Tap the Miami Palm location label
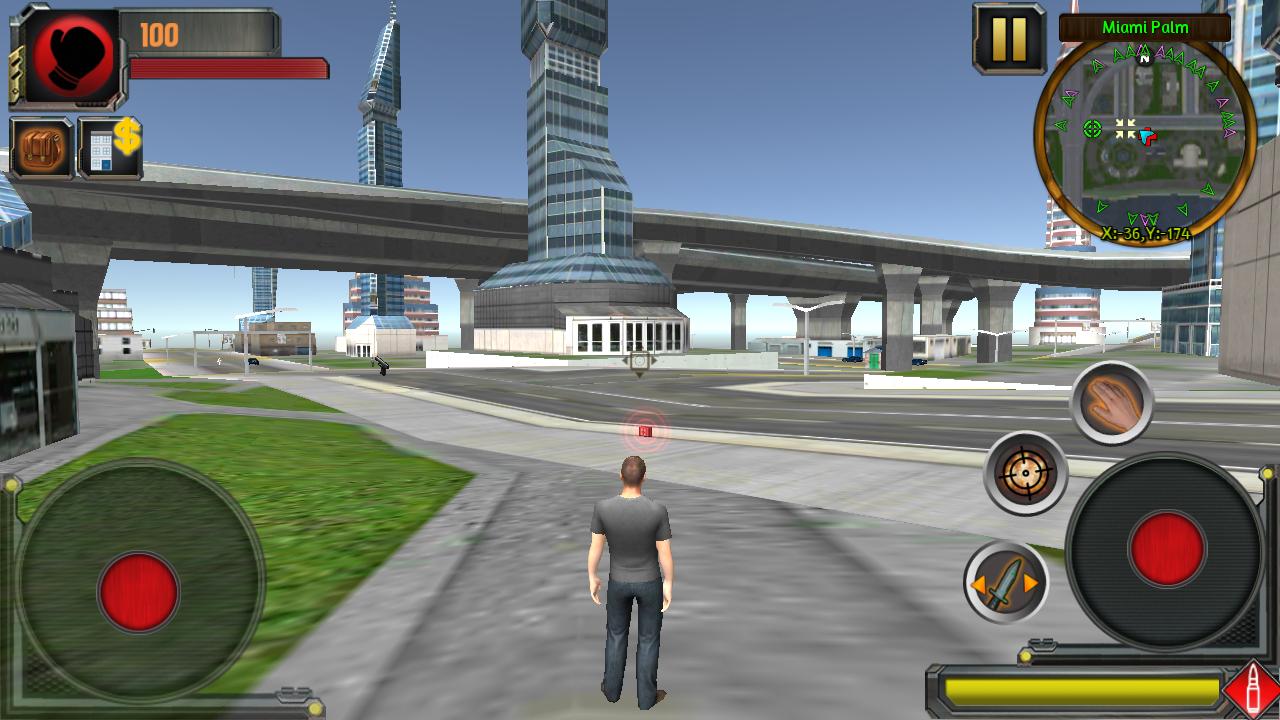 coord(1143,27)
